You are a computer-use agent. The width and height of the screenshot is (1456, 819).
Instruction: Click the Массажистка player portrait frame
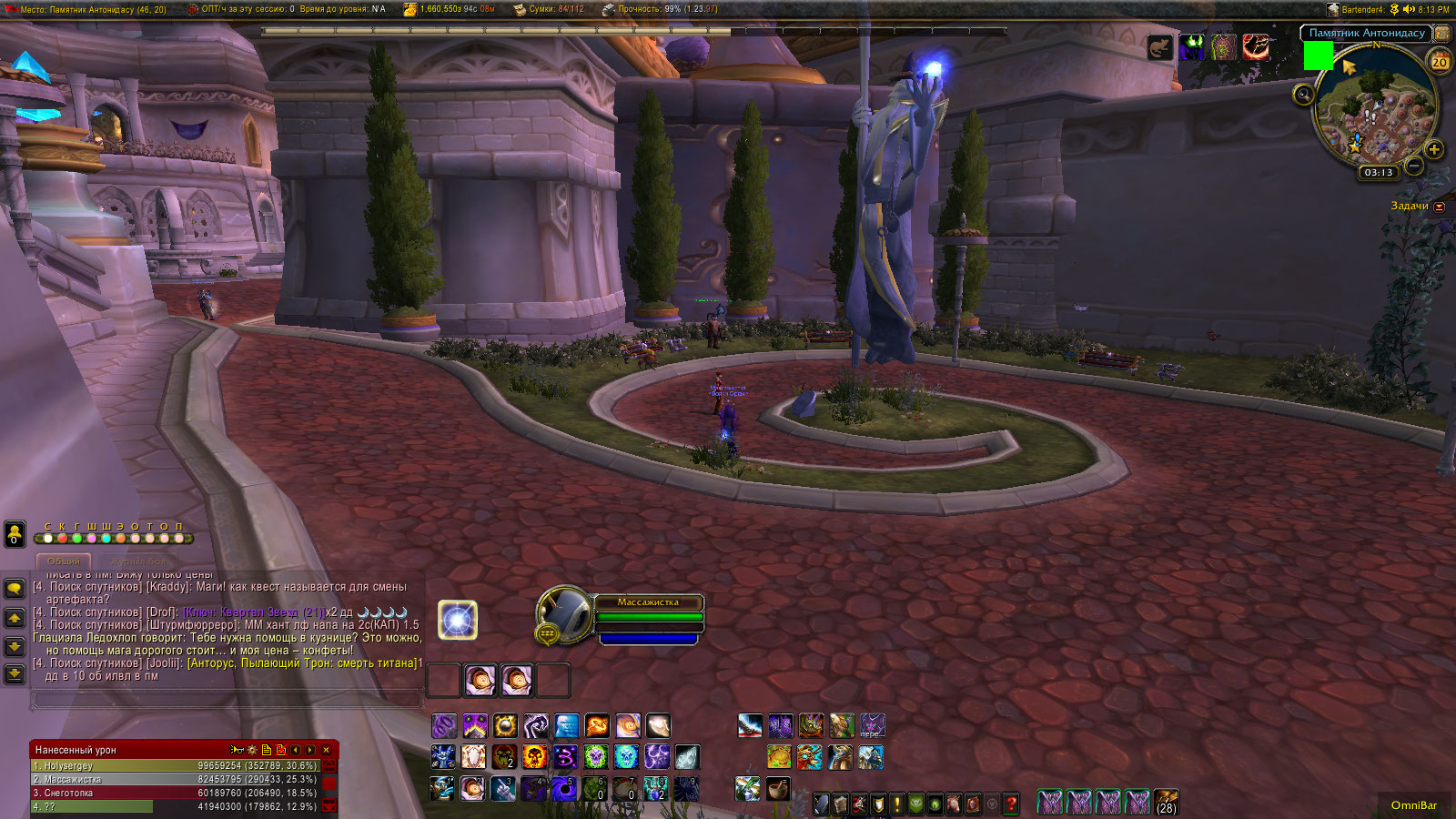(x=566, y=613)
